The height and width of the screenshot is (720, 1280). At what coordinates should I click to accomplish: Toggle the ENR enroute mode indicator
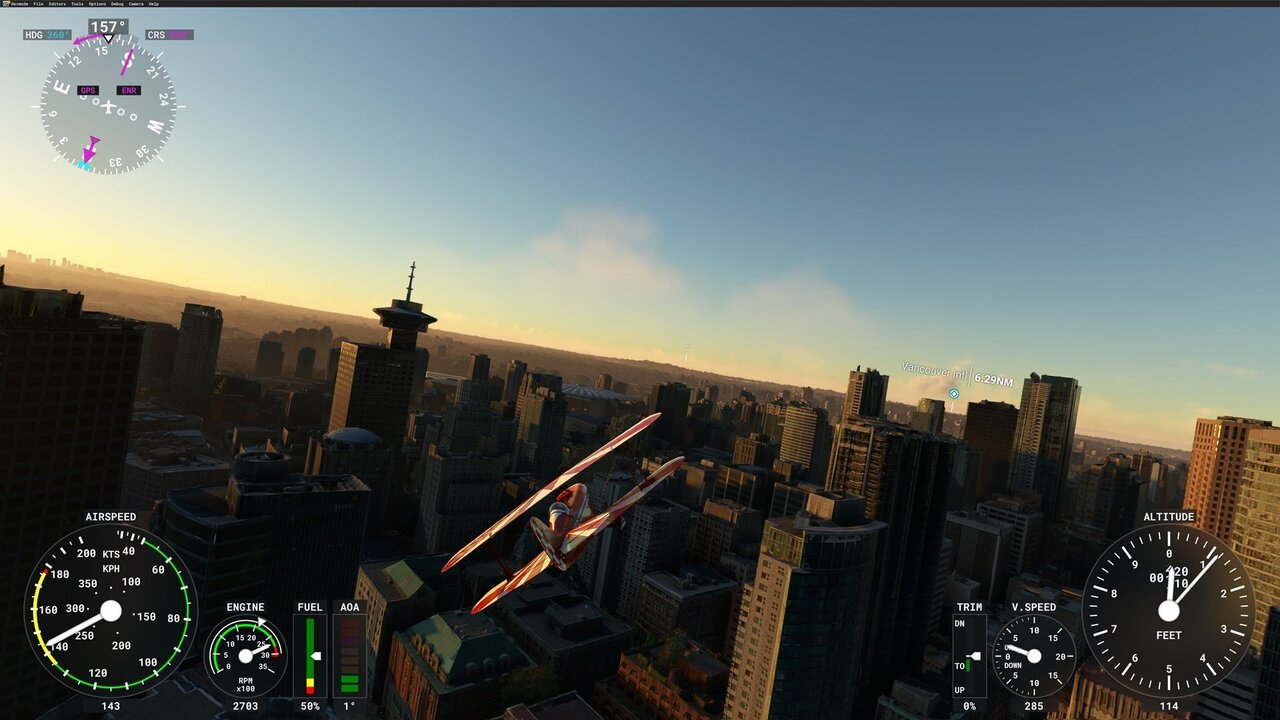pos(130,90)
